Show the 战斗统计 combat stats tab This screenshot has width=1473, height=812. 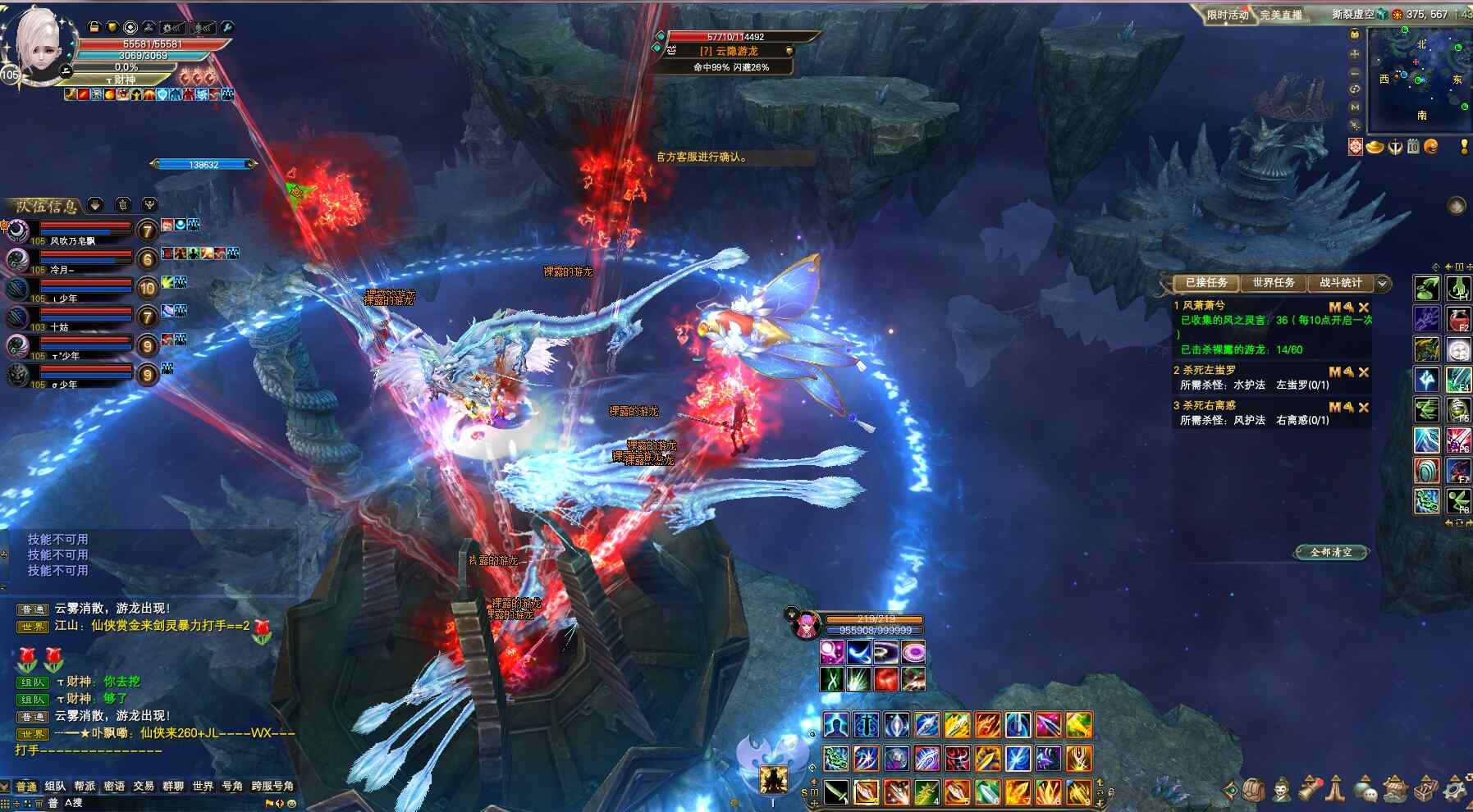(x=1340, y=283)
